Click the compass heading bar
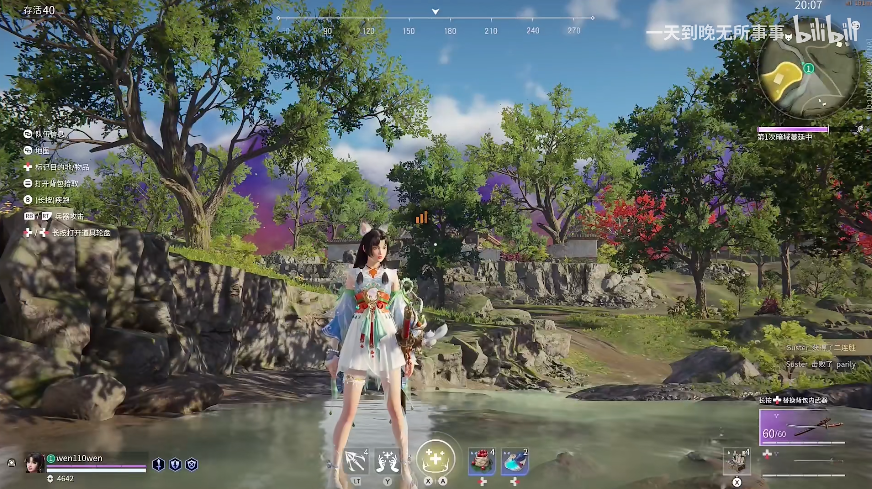 435,19
